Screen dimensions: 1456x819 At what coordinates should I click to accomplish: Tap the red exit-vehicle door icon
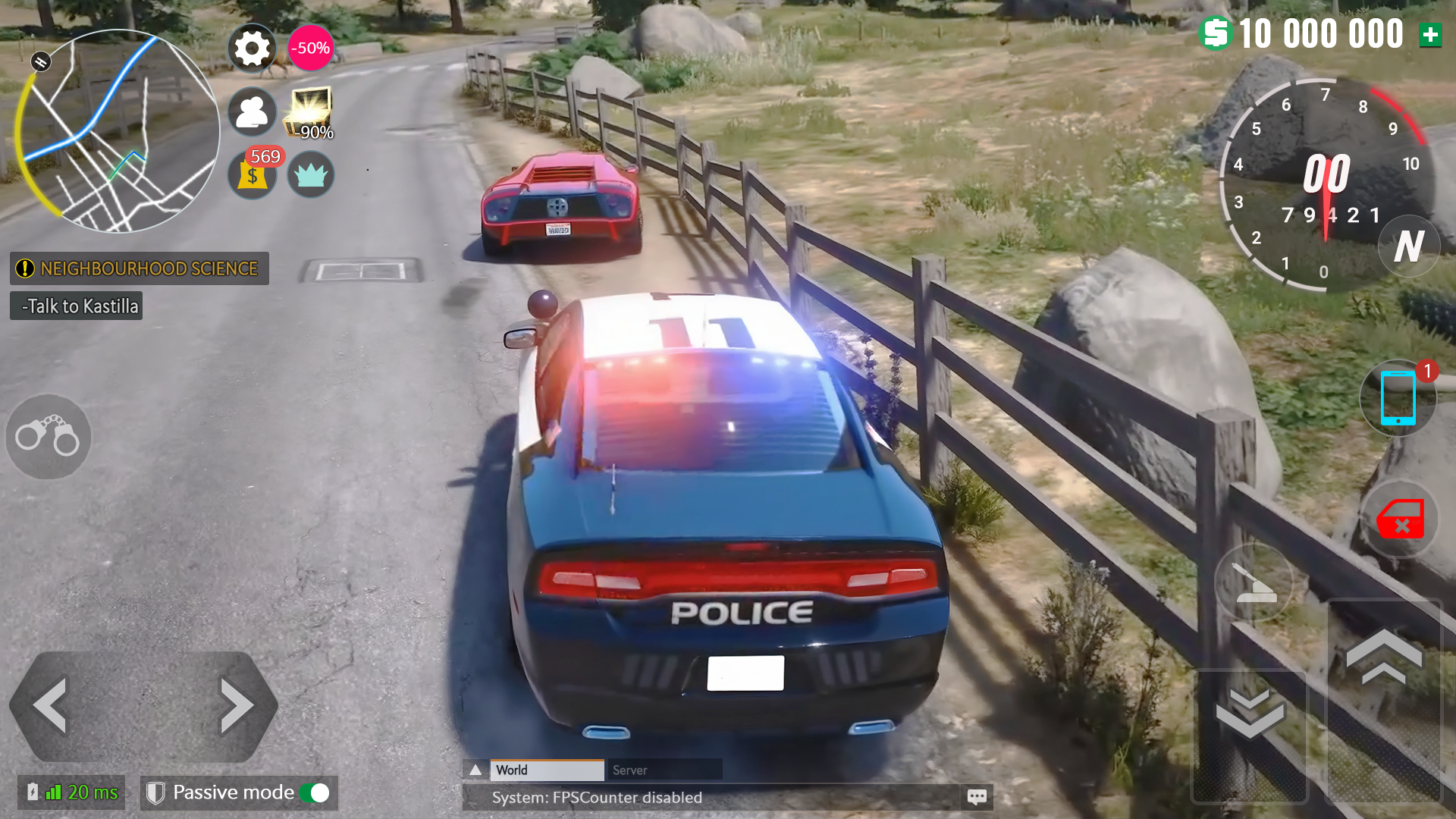coord(1398,519)
